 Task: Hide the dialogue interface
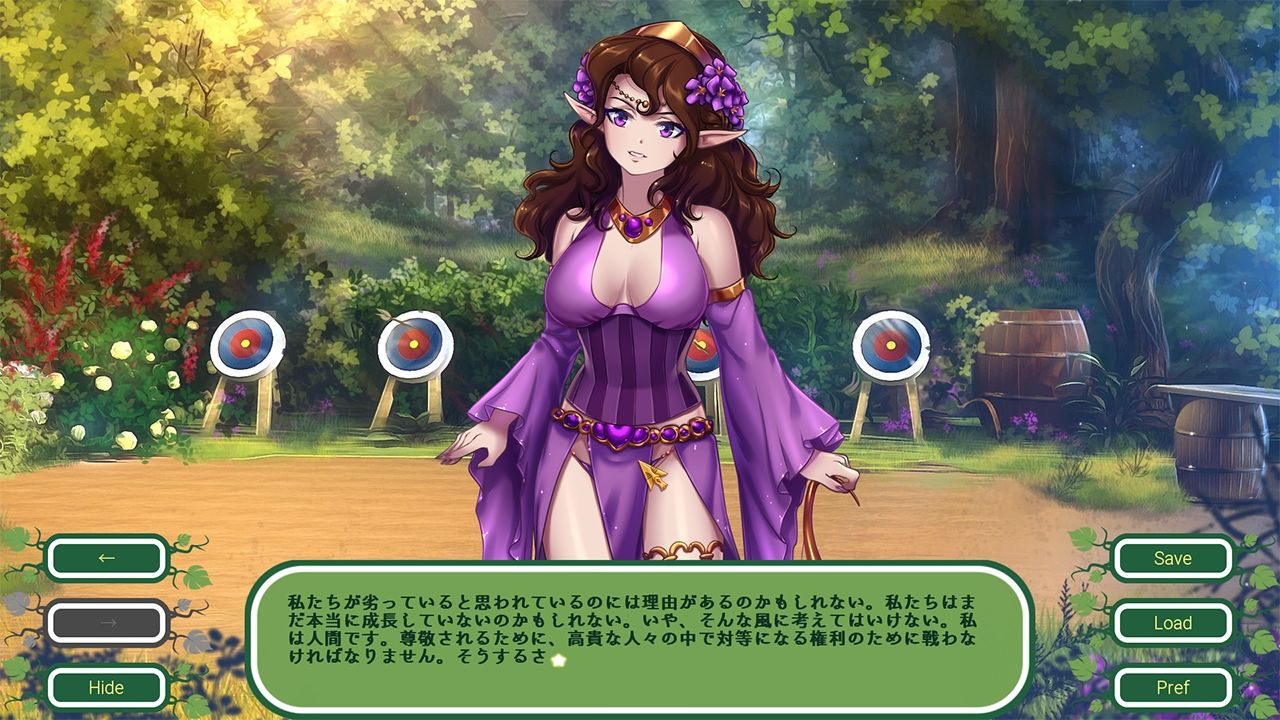pos(108,688)
